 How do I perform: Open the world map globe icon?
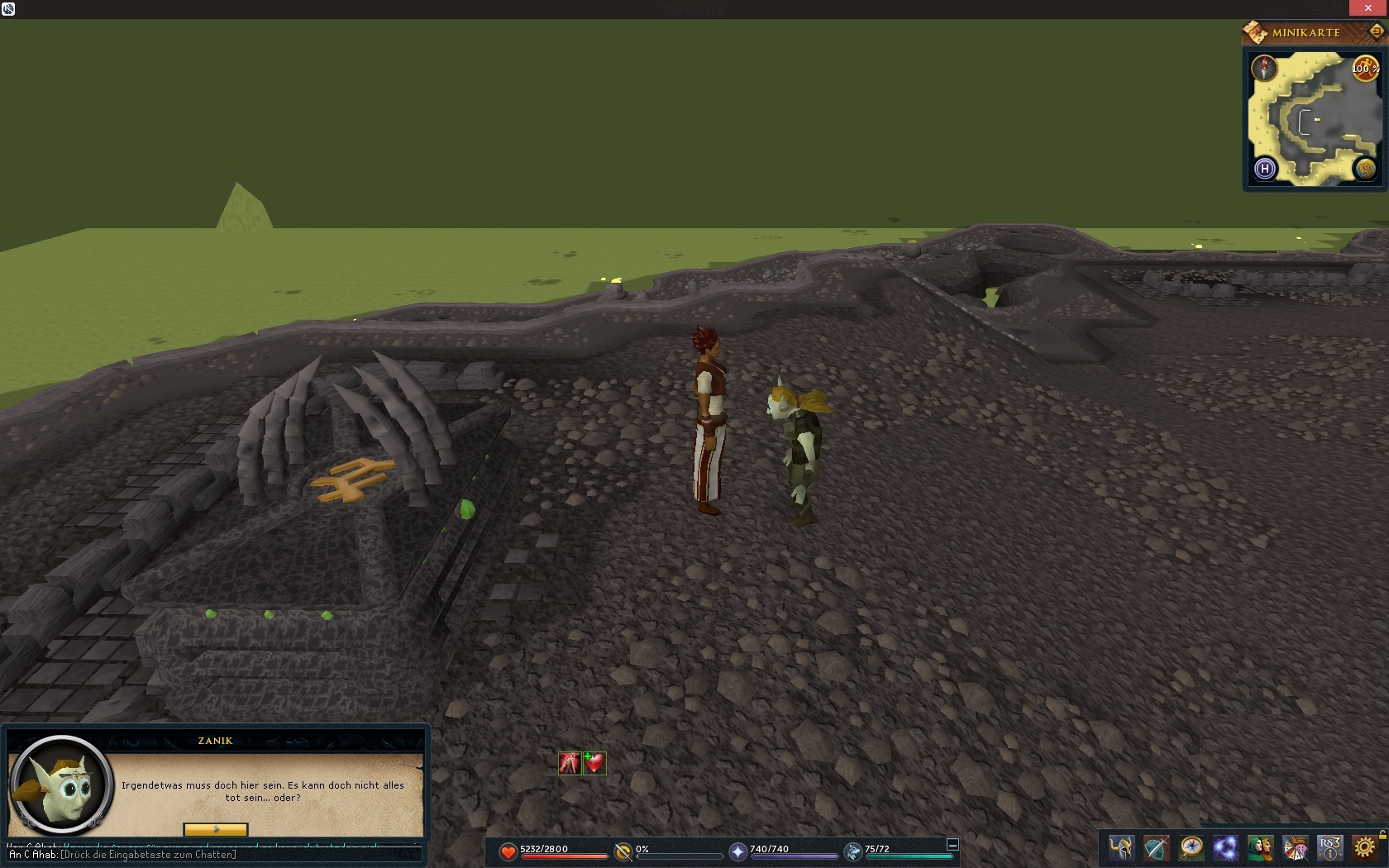coord(1365,169)
